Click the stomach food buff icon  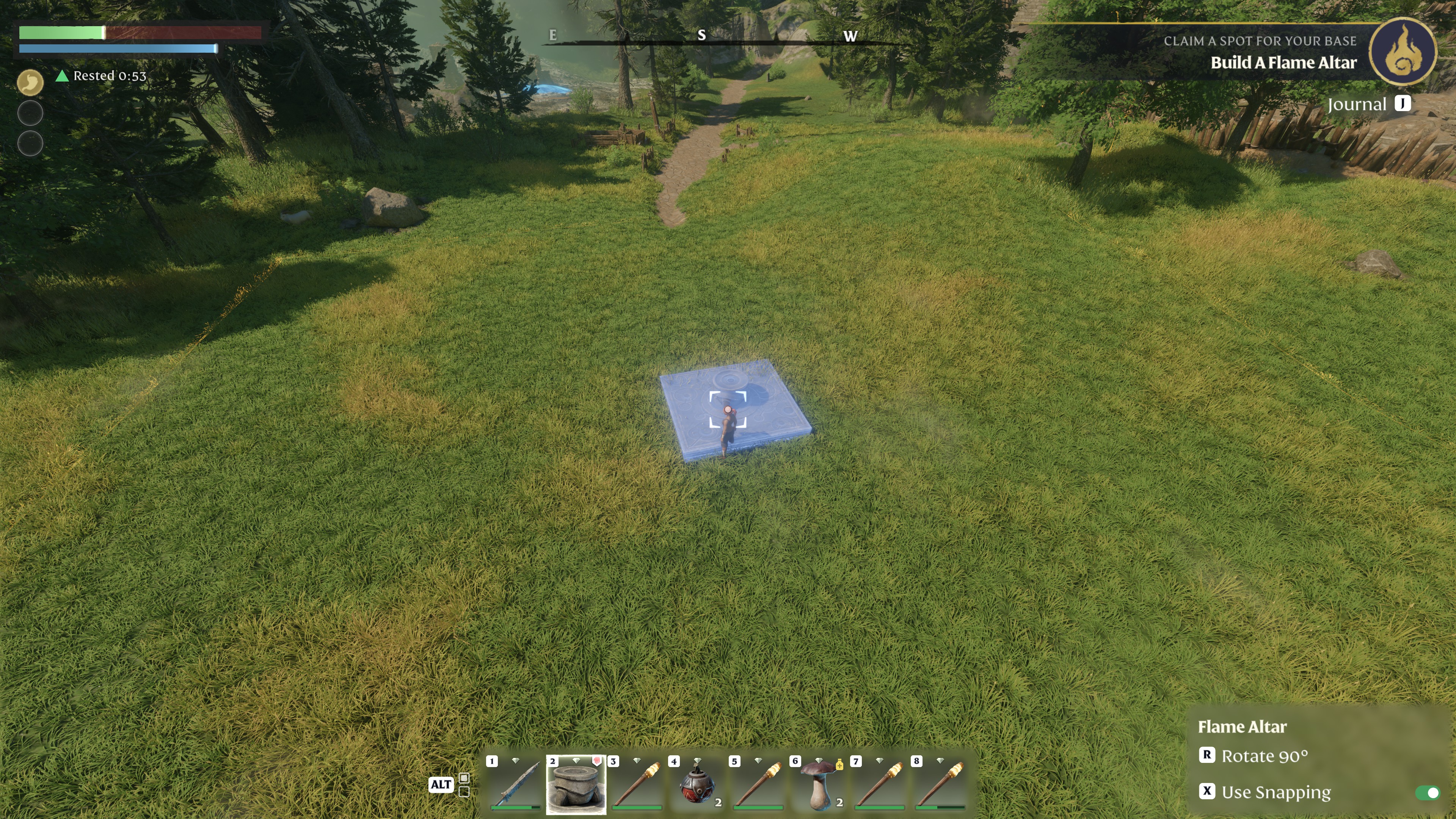(30, 83)
